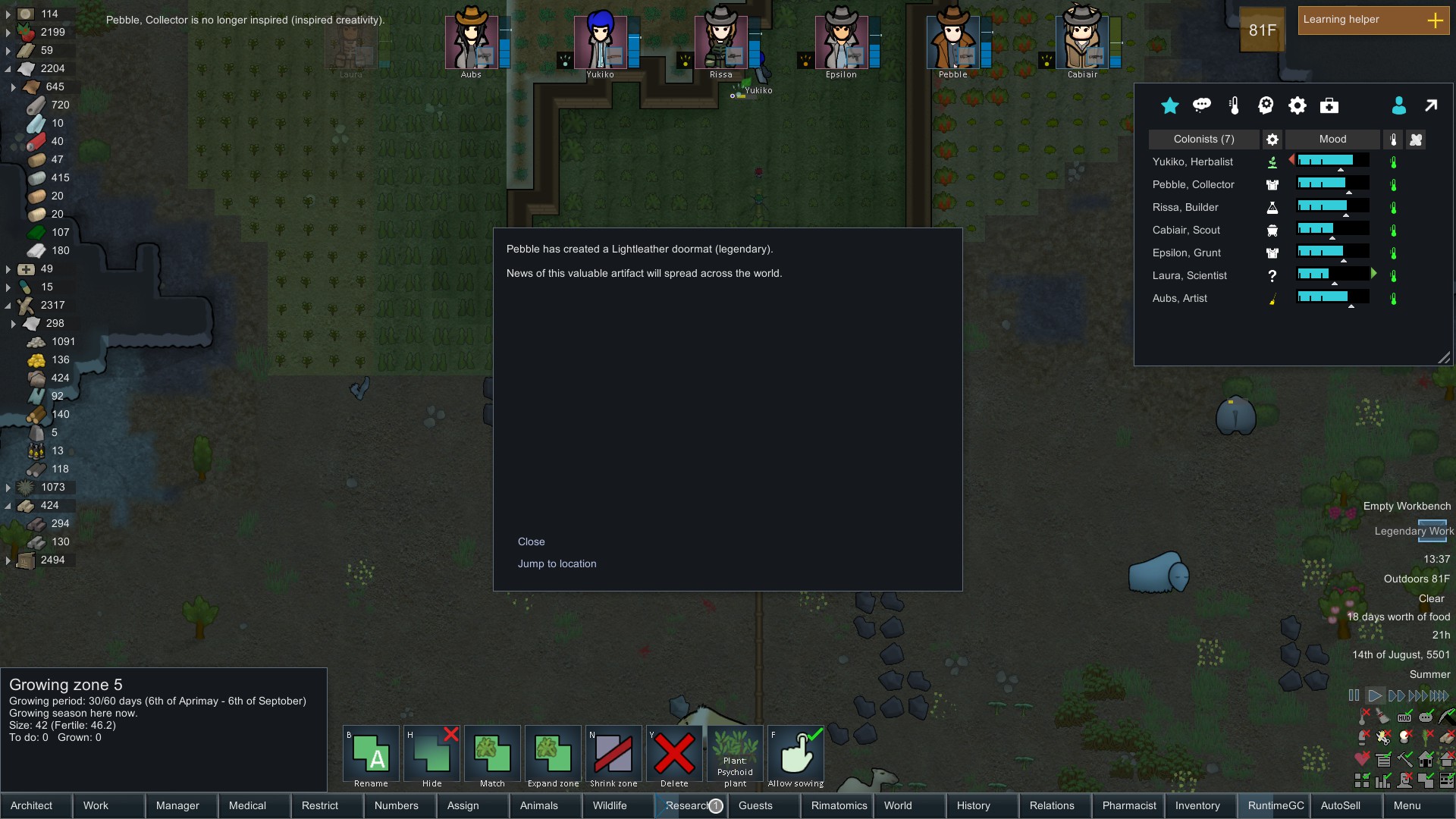Click the Match zone tool icon

(x=491, y=755)
